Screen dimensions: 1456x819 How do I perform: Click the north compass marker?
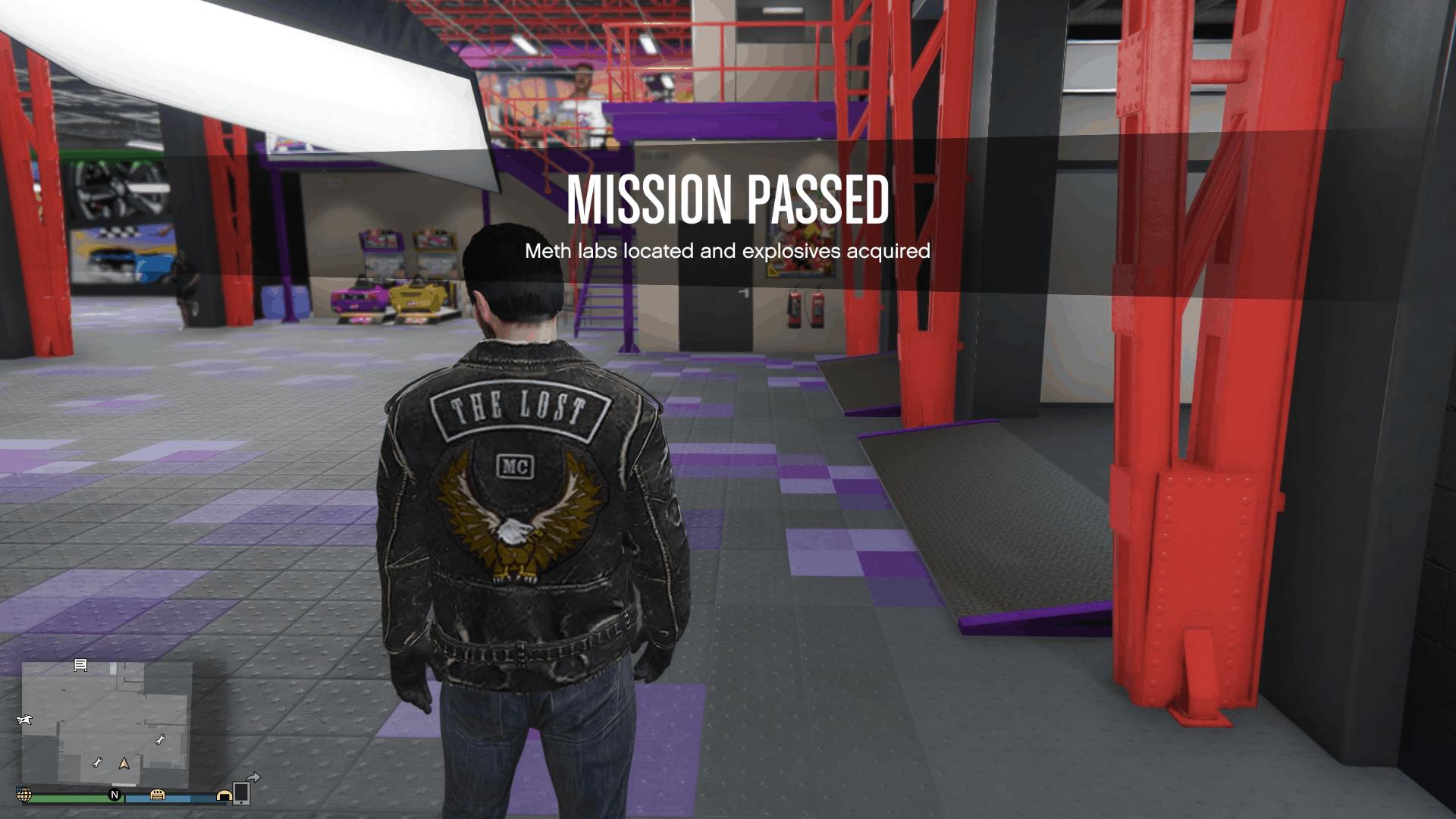(x=115, y=795)
